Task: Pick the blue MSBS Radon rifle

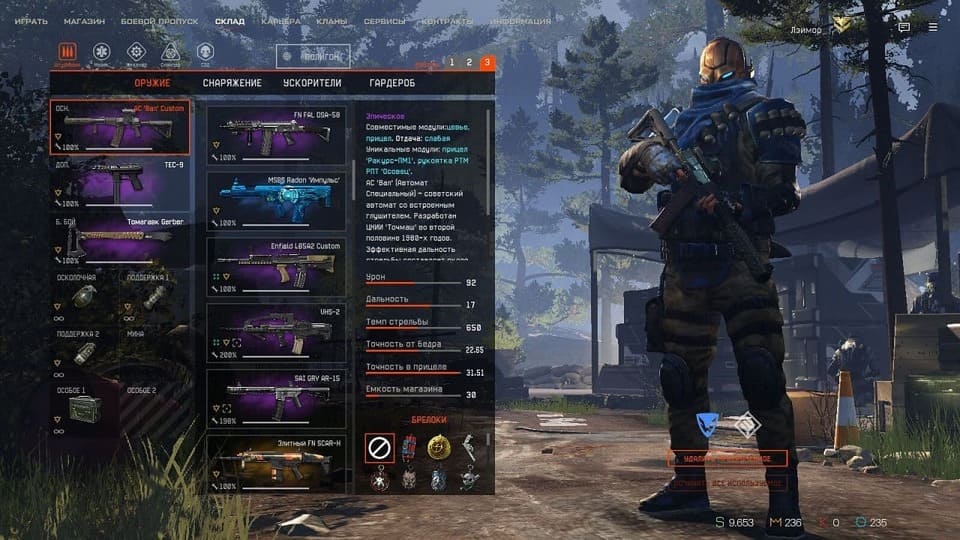Action: 276,200
